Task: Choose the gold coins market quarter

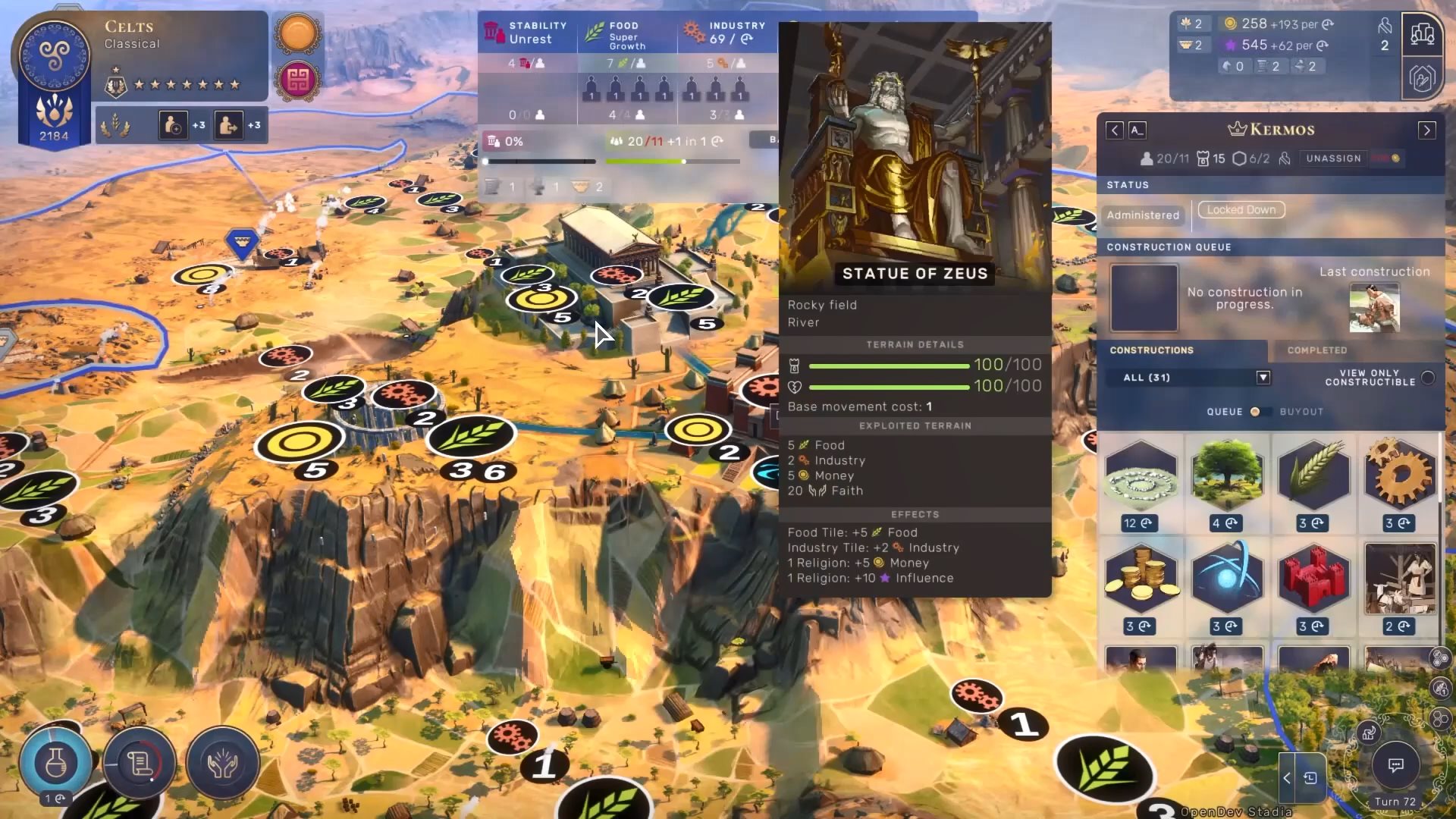Action: pyautogui.click(x=1141, y=580)
